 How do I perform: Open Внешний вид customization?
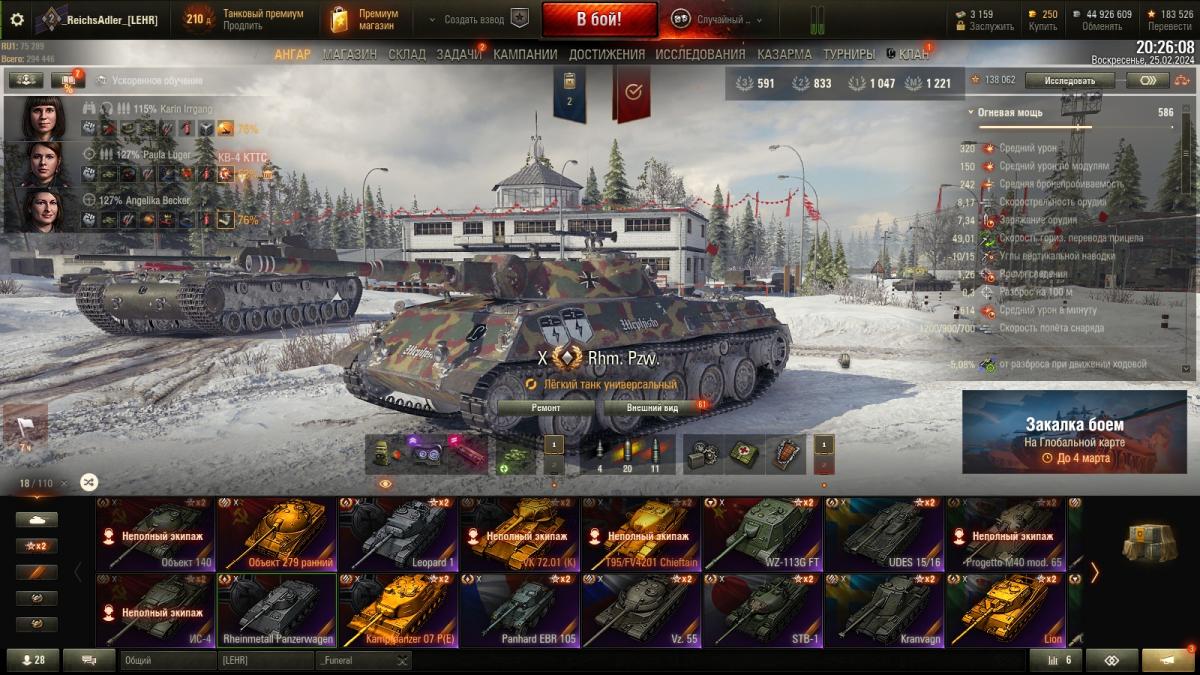pyautogui.click(x=652, y=408)
